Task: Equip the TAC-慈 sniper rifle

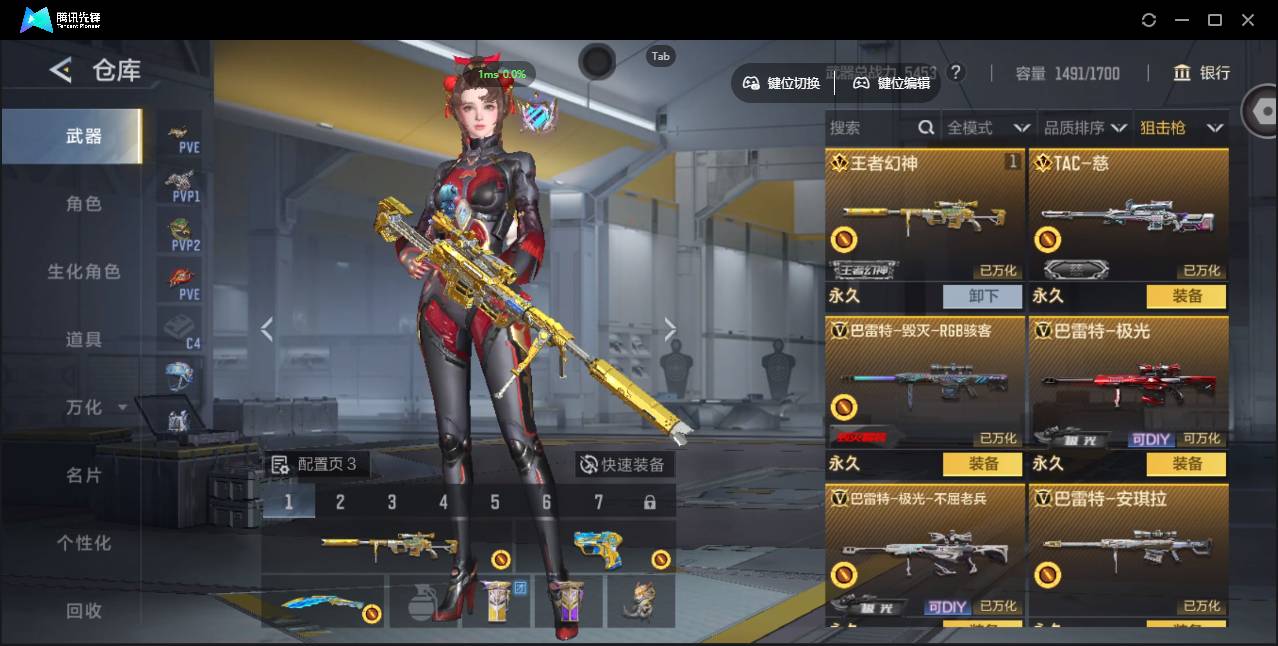Action: (1187, 296)
